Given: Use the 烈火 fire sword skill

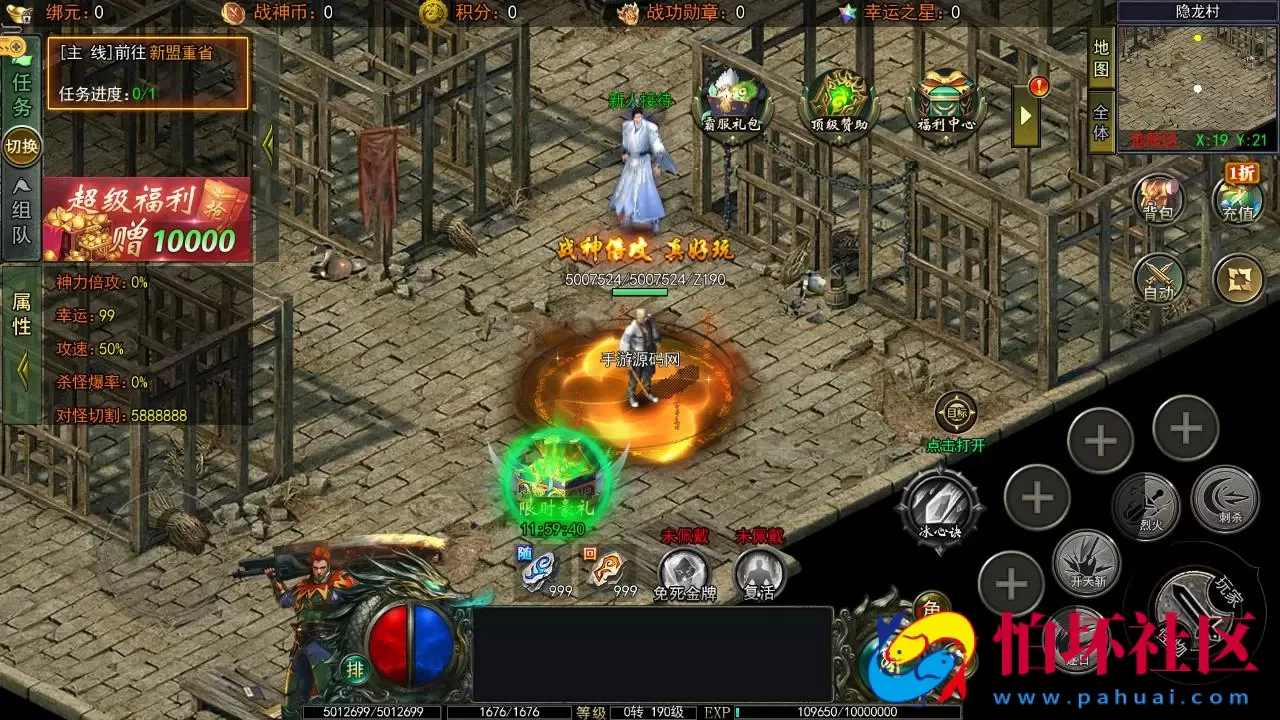Looking at the screenshot, I should click(1146, 502).
